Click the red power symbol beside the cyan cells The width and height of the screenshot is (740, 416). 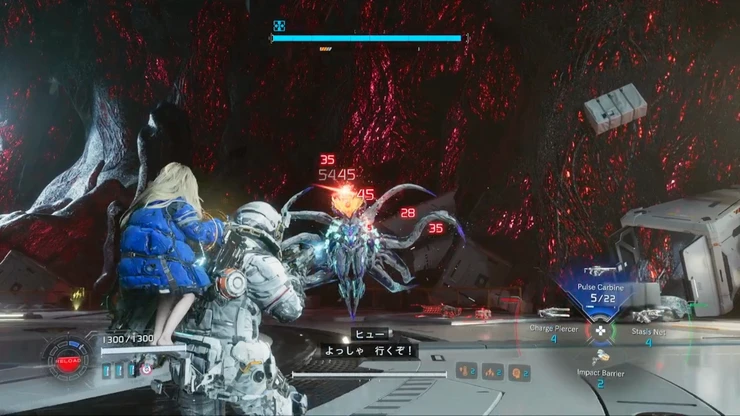pyautogui.click(x=147, y=370)
